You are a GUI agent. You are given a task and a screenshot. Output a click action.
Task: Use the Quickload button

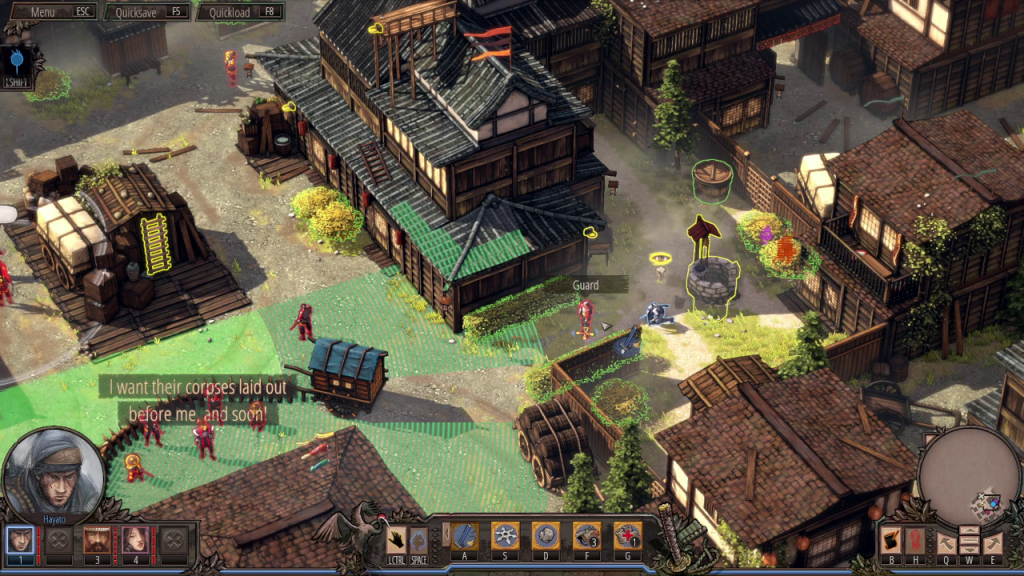[x=240, y=12]
